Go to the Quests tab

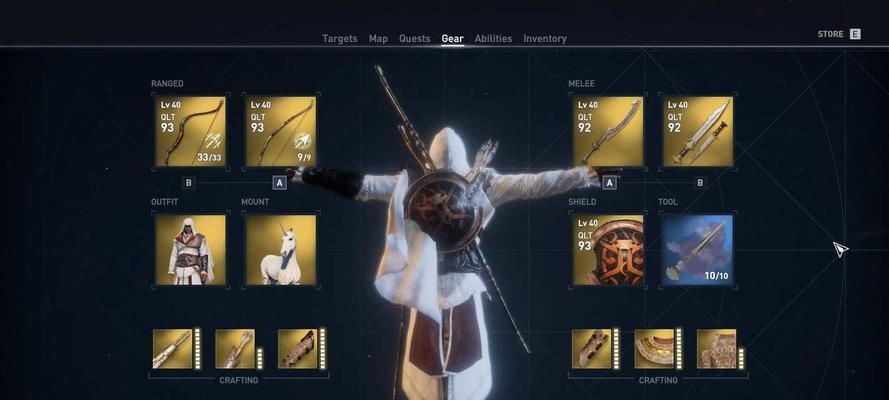414,39
